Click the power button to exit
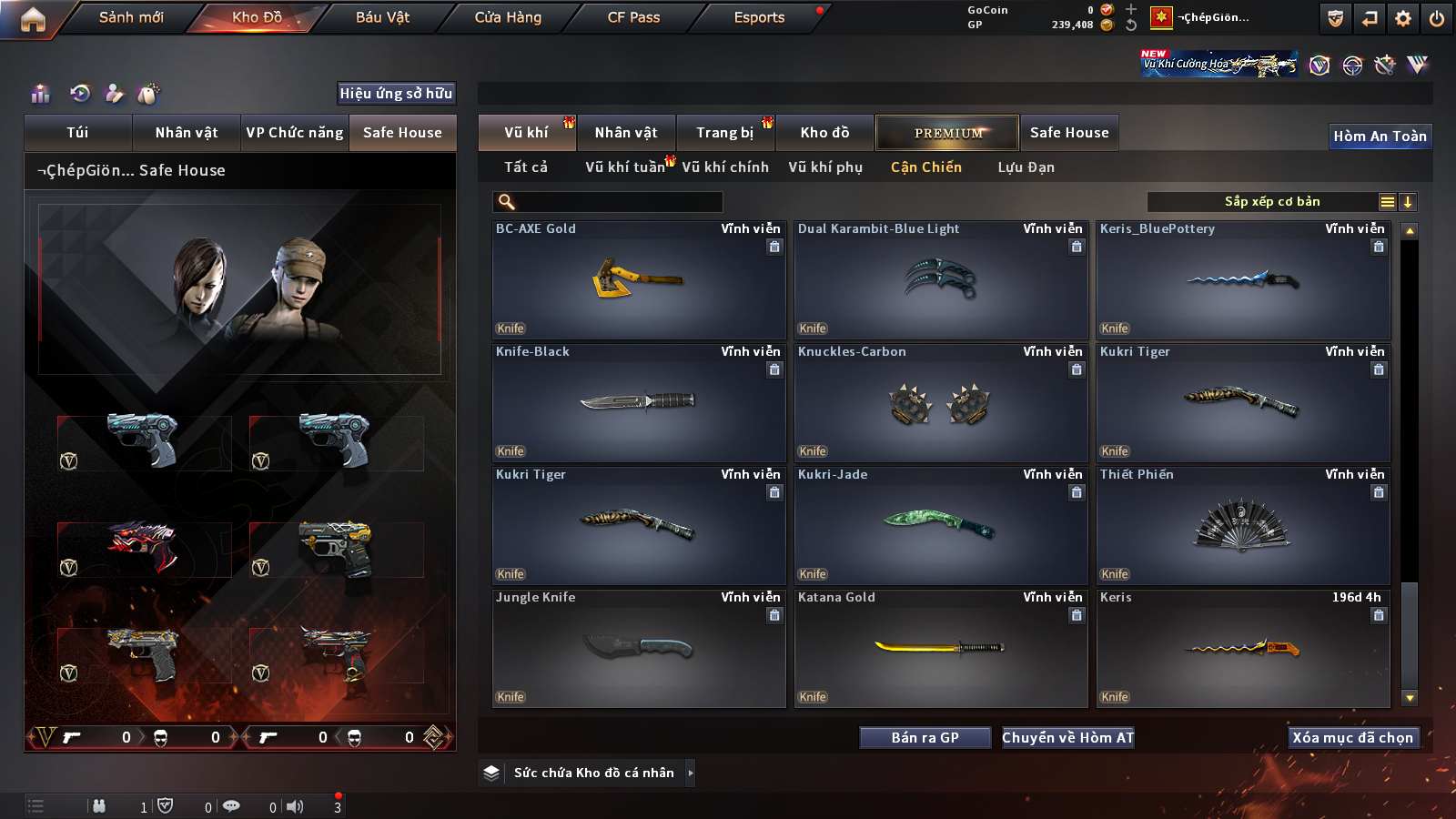The height and width of the screenshot is (819, 1456). (x=1437, y=18)
